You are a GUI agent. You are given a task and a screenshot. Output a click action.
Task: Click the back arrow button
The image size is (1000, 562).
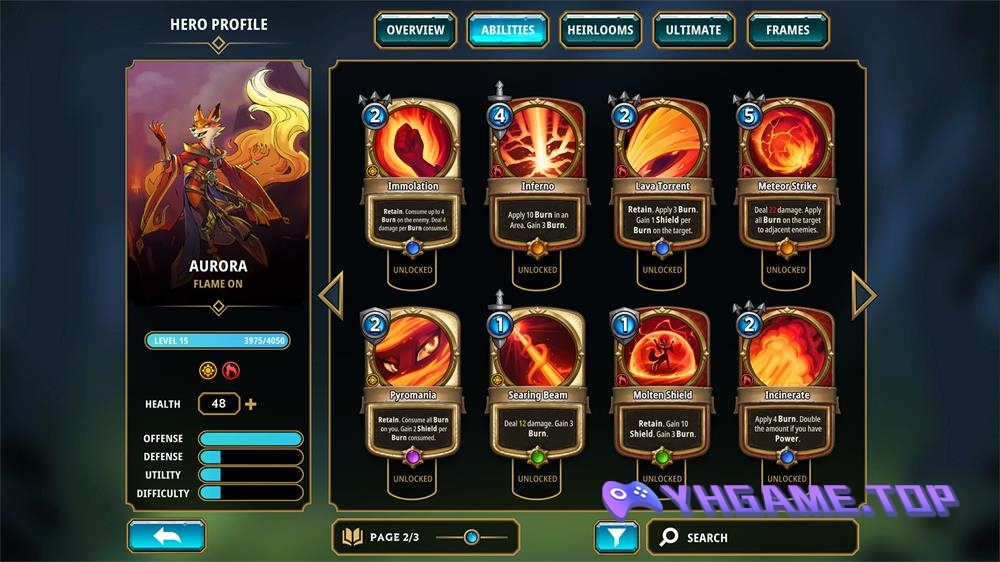[167, 537]
